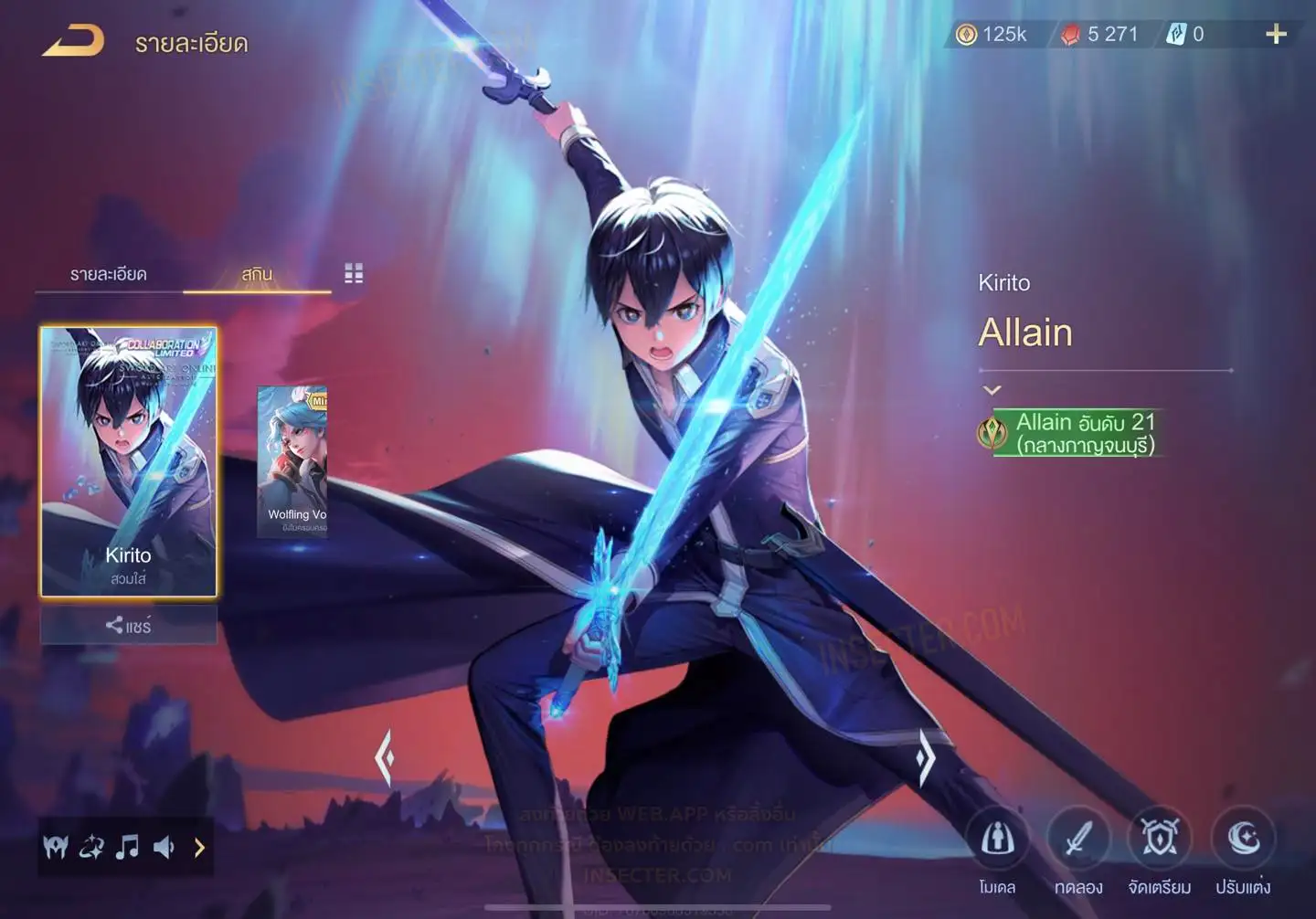Go to the previous hero arrow

pyautogui.click(x=385, y=757)
